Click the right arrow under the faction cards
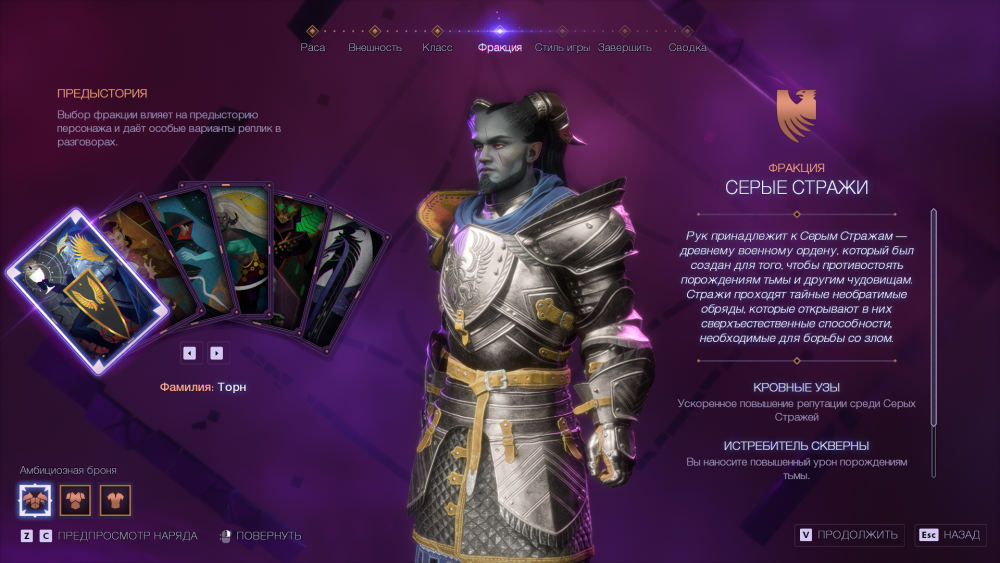Viewport: 1000px width, 563px height. [216, 352]
